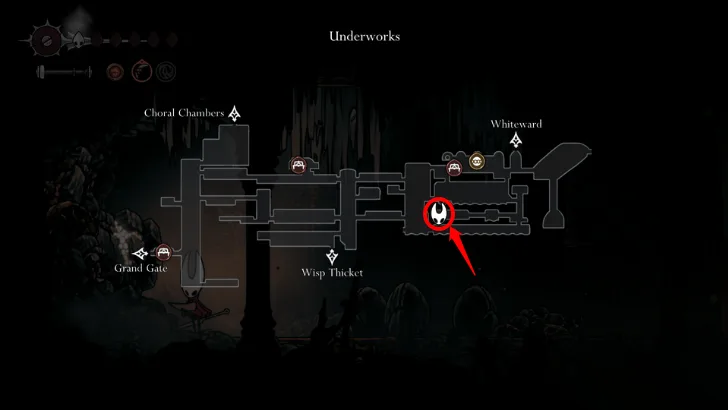Screen dimensions: 728x410
Task: Choose the Whiteward exit arrow
Action: [516, 143]
